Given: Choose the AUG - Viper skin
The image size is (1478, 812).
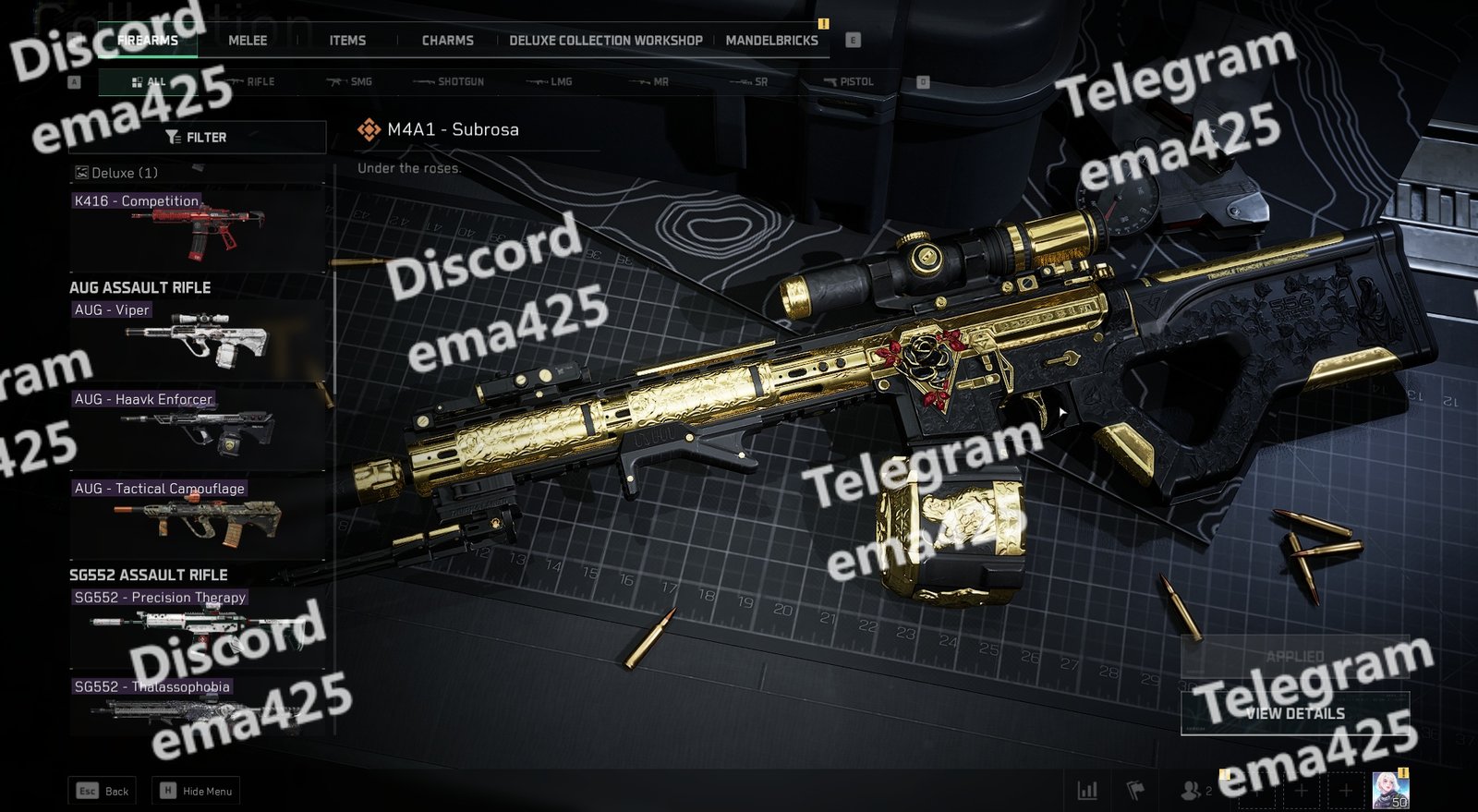Looking at the screenshot, I should (198, 338).
